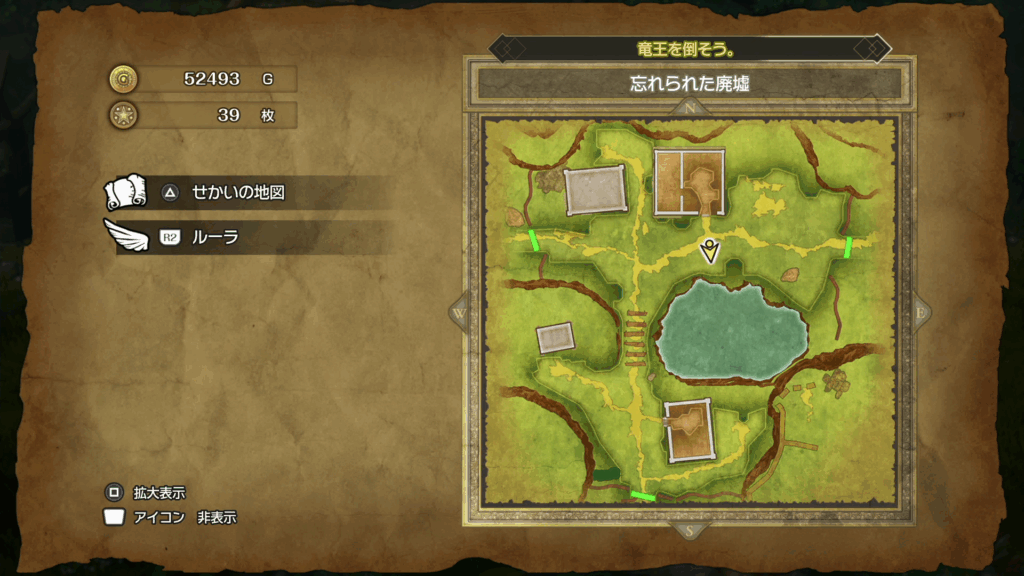Select the yellow player position marker on map

click(x=710, y=250)
